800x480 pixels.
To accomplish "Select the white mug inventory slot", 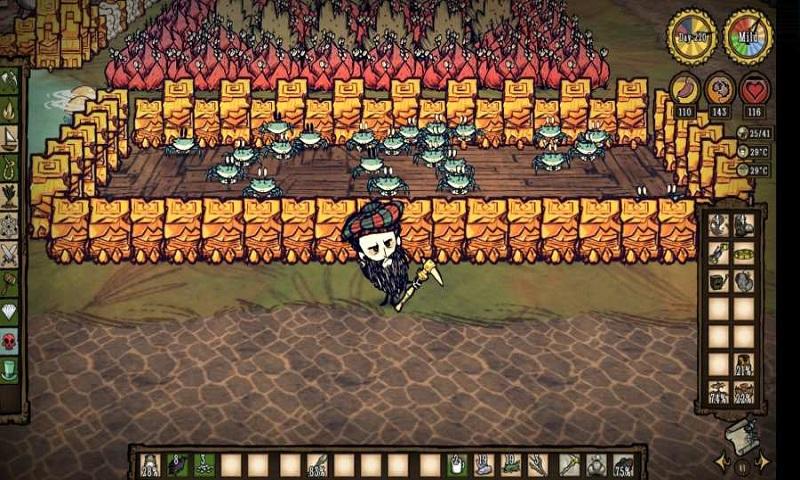I will 456,465.
